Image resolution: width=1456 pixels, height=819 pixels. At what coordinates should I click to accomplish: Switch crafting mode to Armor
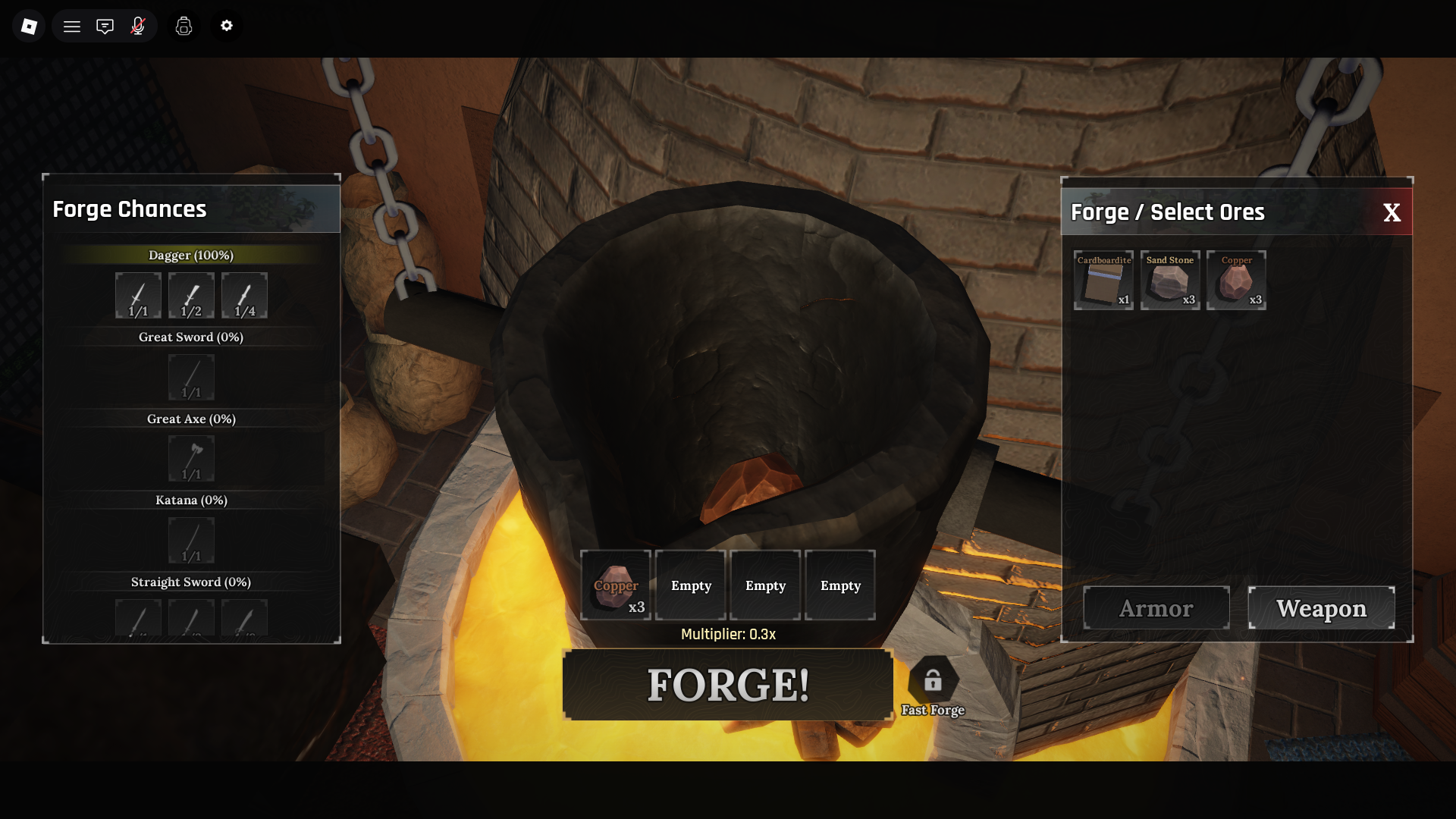[1156, 607]
